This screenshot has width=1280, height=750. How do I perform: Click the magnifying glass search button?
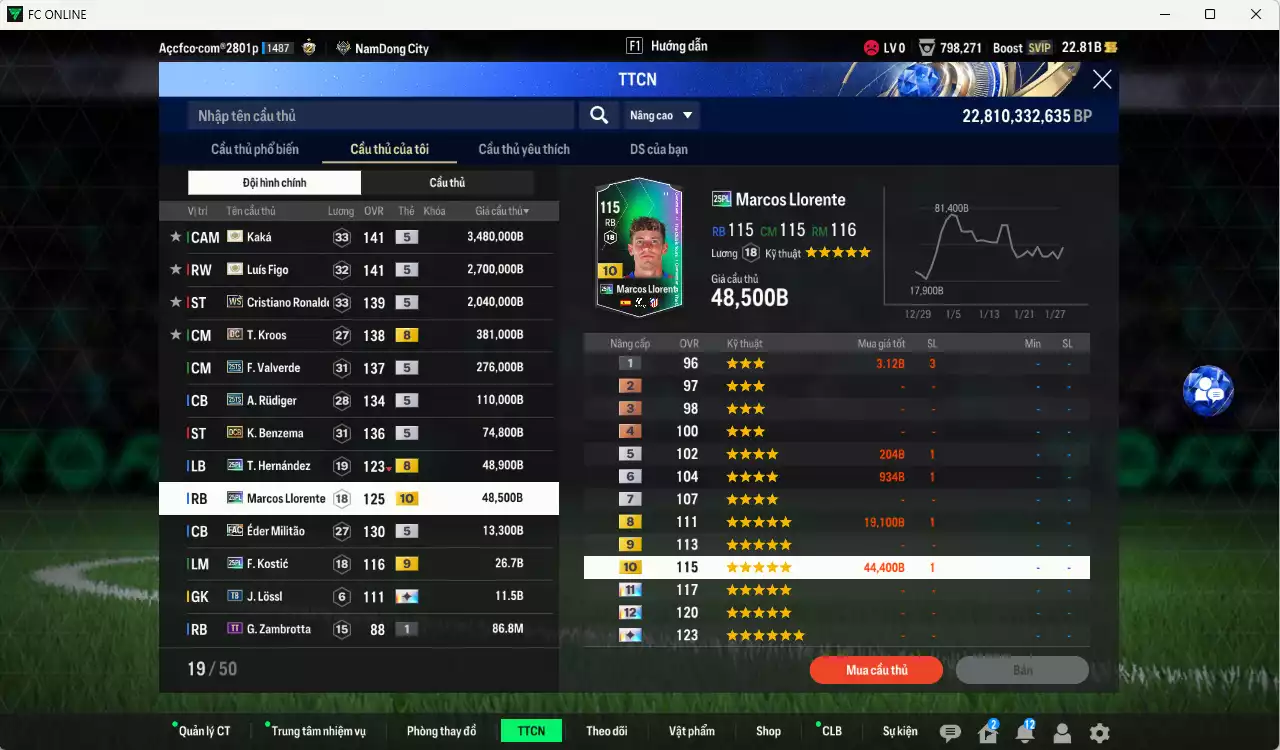[599, 116]
